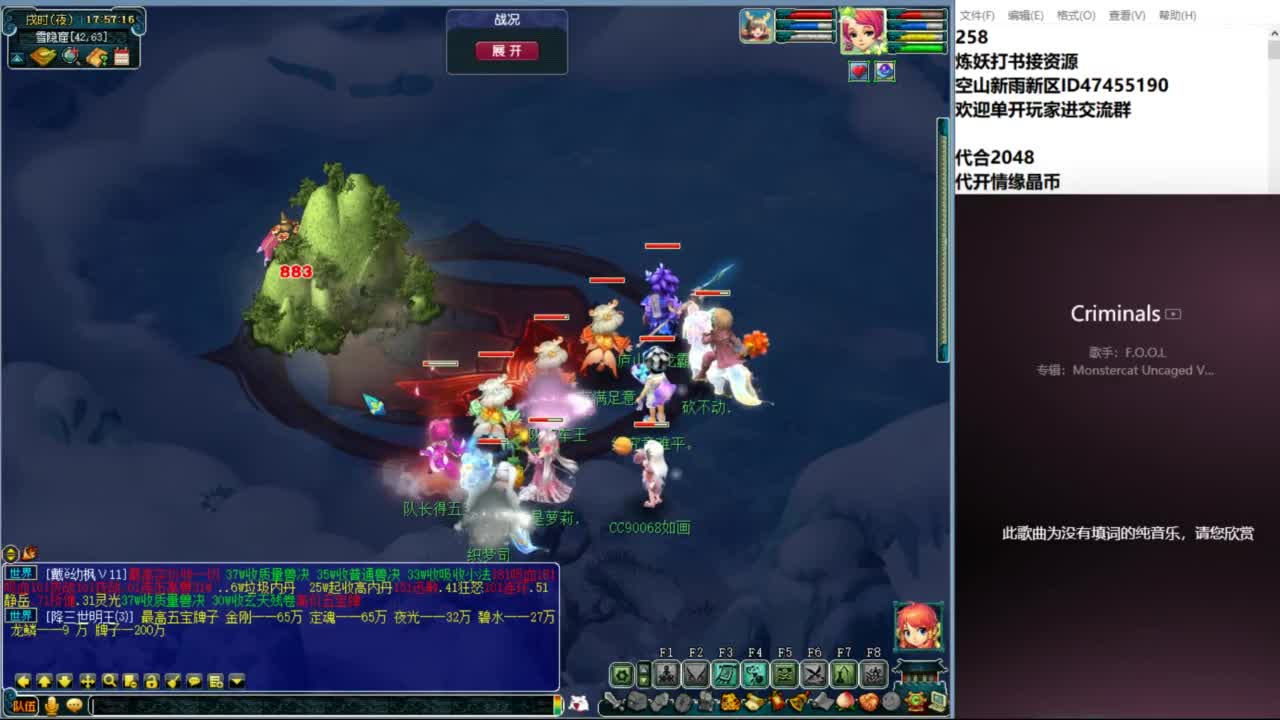The width and height of the screenshot is (1280, 720).
Task: Toggle the chat lock padlock in the chat toolbar
Action: [x=151, y=680]
